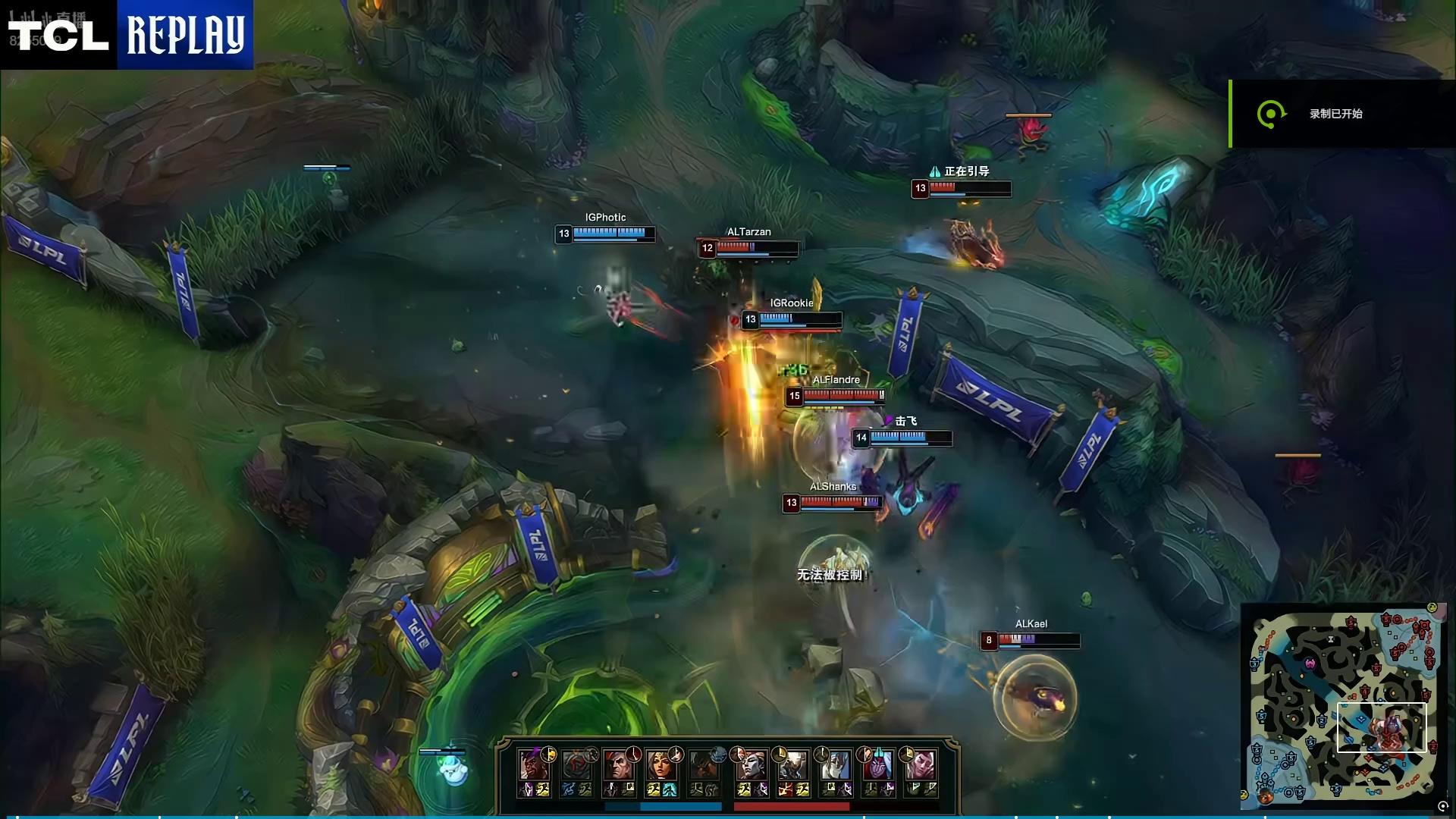Viewport: 1456px width, 819px height.
Task: Click the recording indicator beside the minimap
Action: point(1442,807)
